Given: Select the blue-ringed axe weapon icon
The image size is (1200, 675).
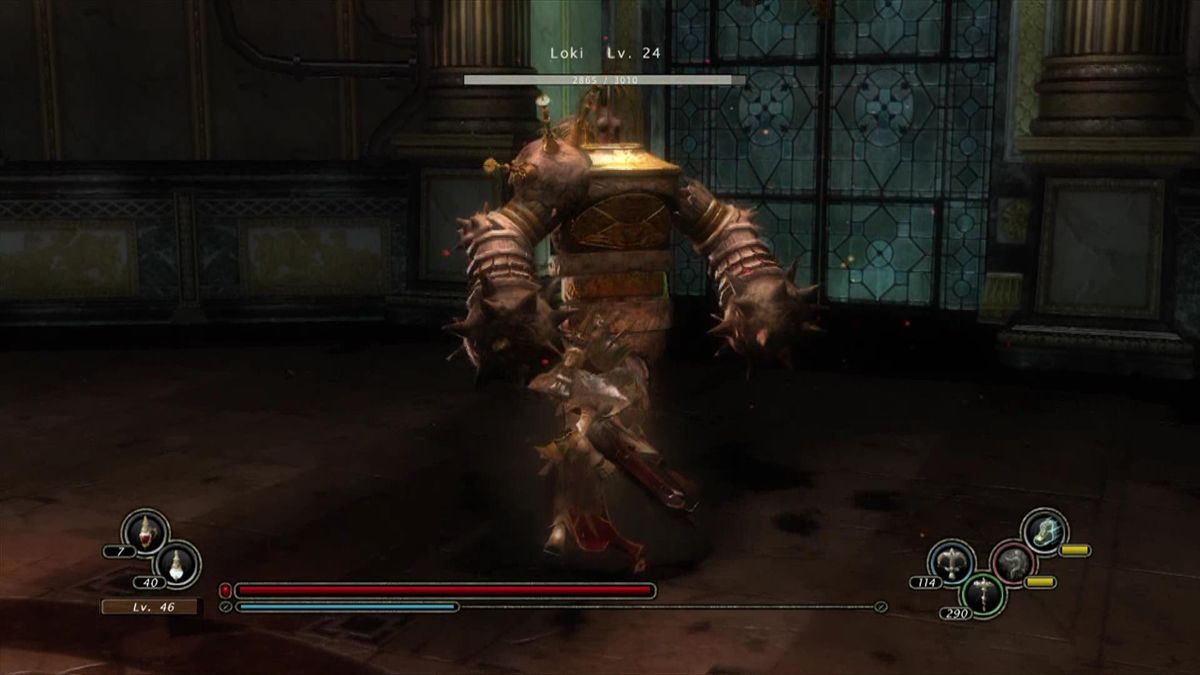Looking at the screenshot, I should [951, 562].
